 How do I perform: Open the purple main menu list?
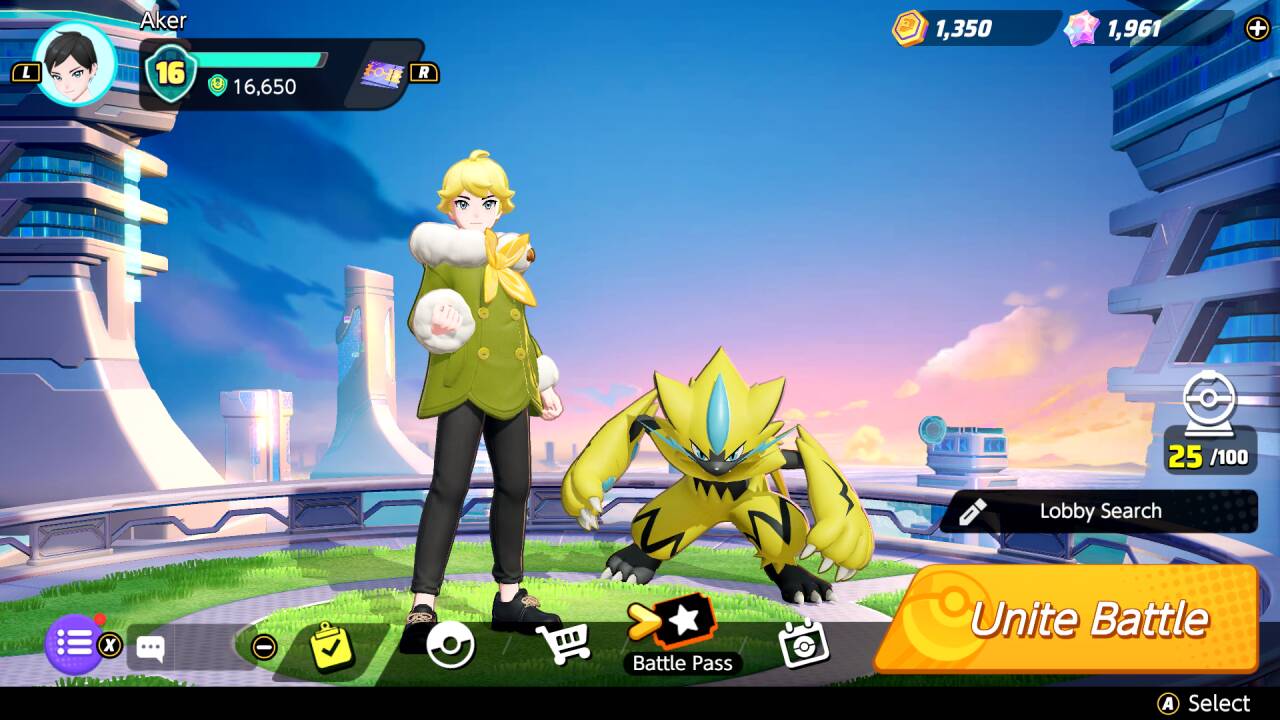74,644
